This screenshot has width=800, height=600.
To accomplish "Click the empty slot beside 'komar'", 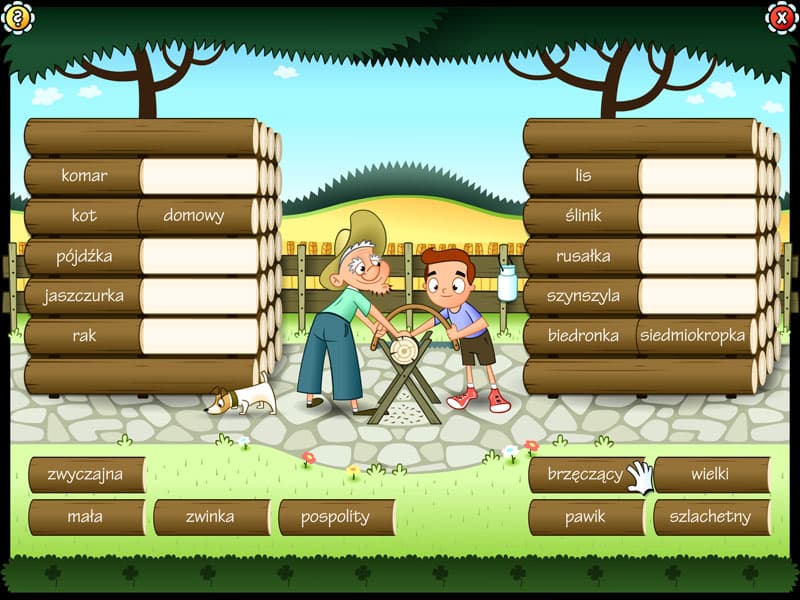I will (x=200, y=176).
